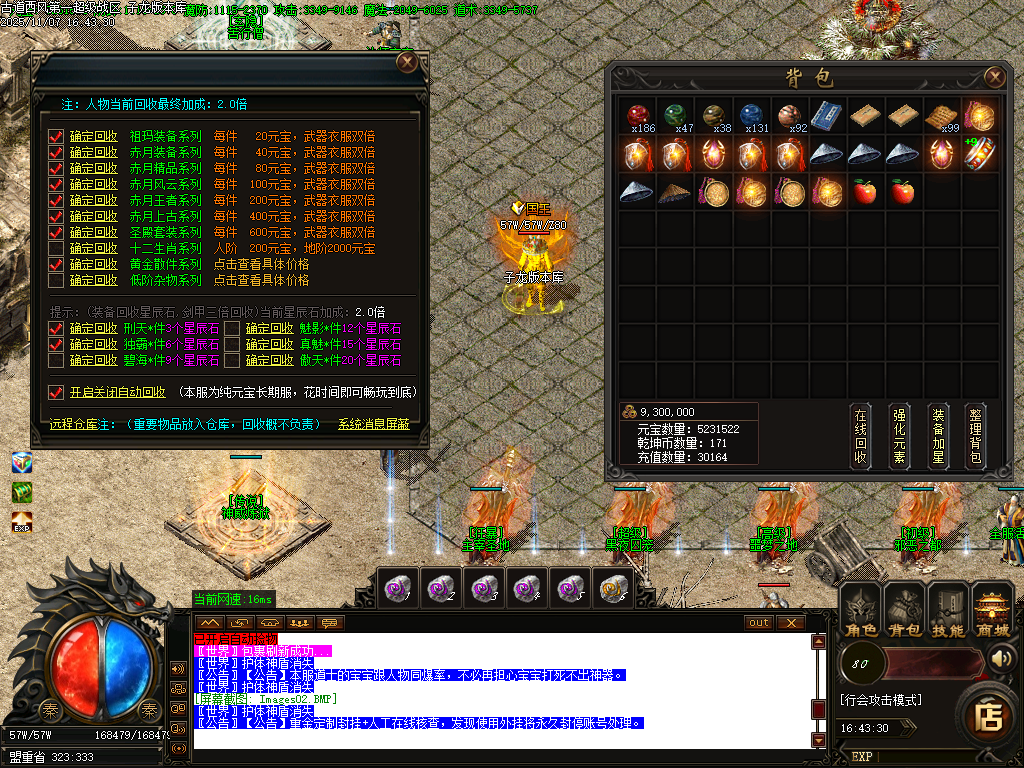Open the 角色 character panel
Screen dimensions: 1024x768
pos(860,610)
